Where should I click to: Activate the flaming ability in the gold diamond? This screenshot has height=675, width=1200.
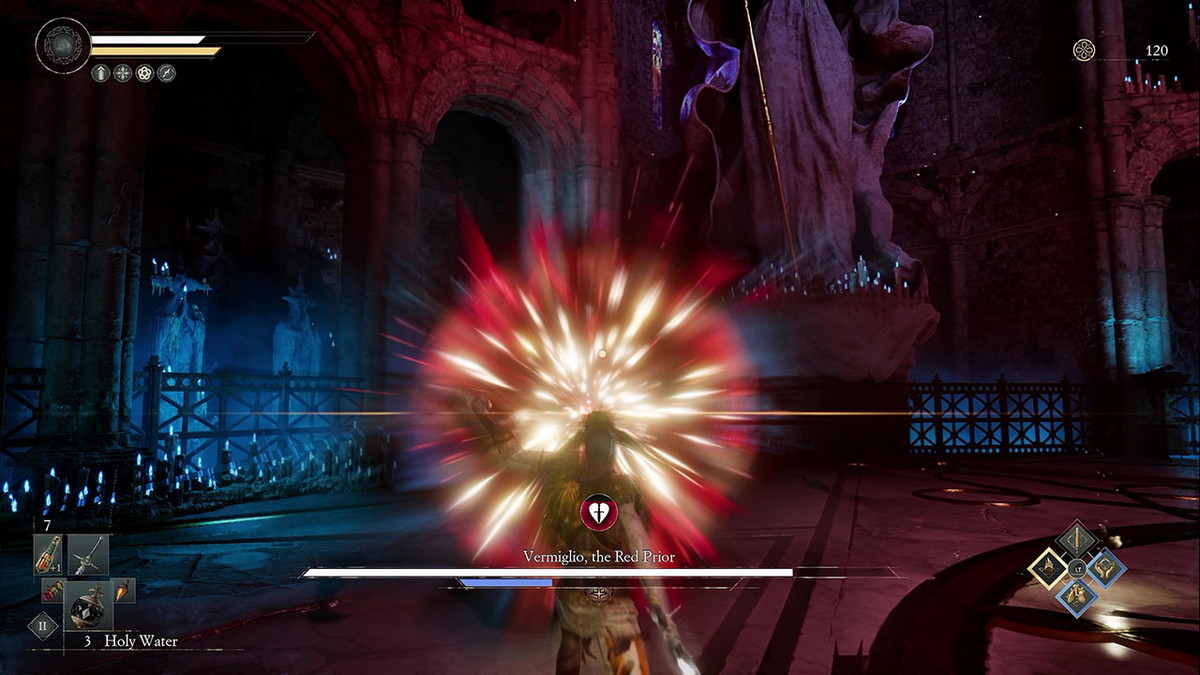point(1047,569)
